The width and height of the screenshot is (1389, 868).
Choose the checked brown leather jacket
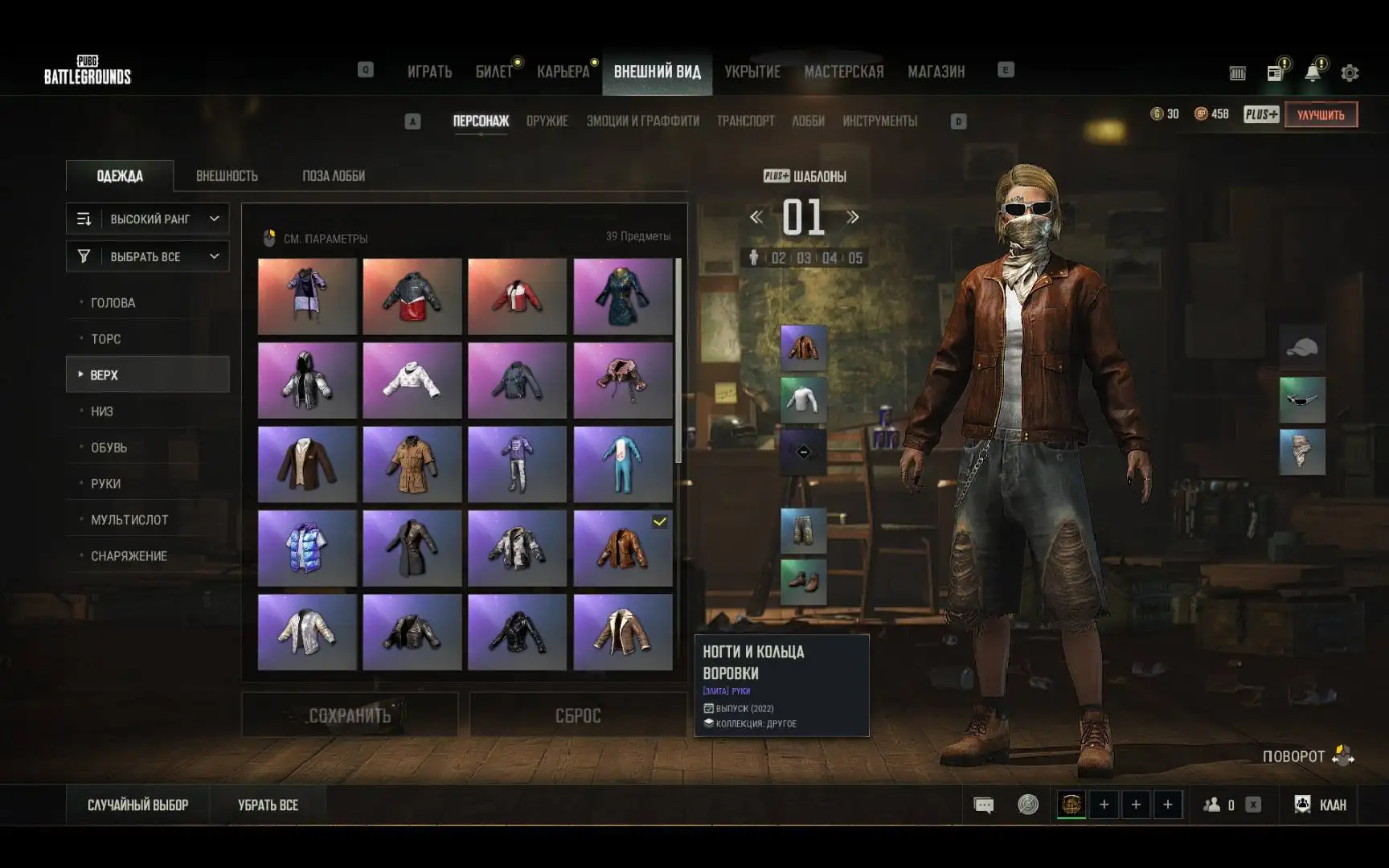623,548
